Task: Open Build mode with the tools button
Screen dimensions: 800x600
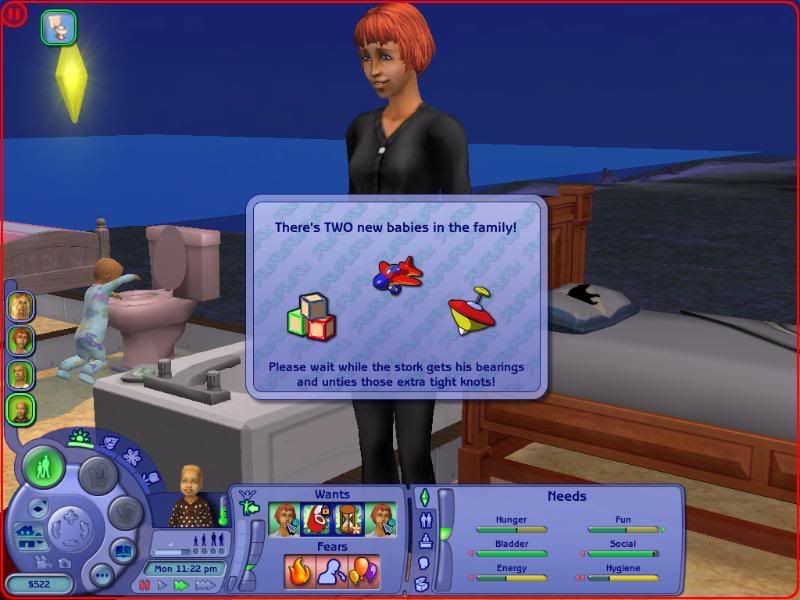Action: (124, 514)
